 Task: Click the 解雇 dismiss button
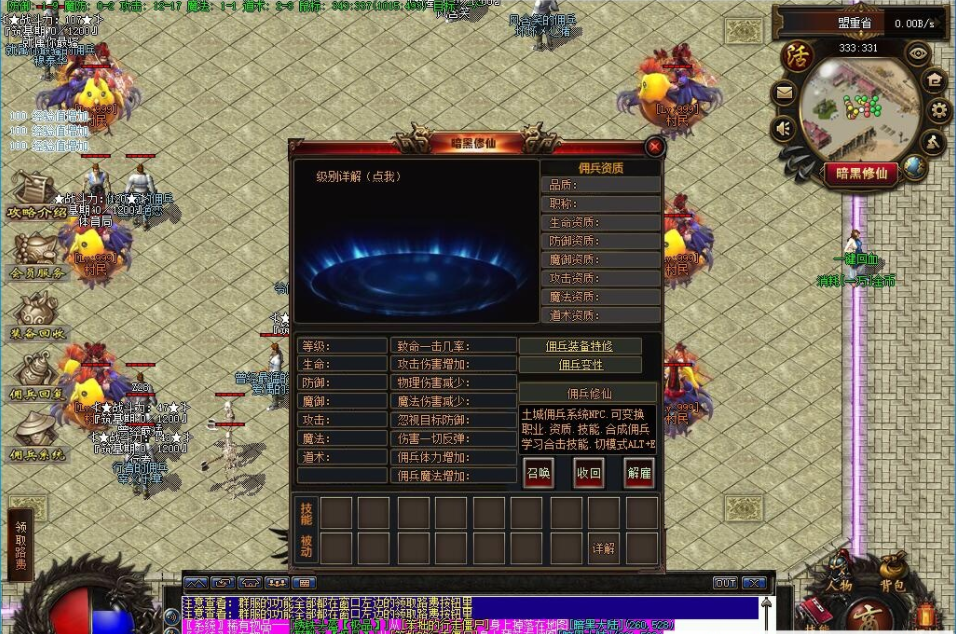point(639,473)
